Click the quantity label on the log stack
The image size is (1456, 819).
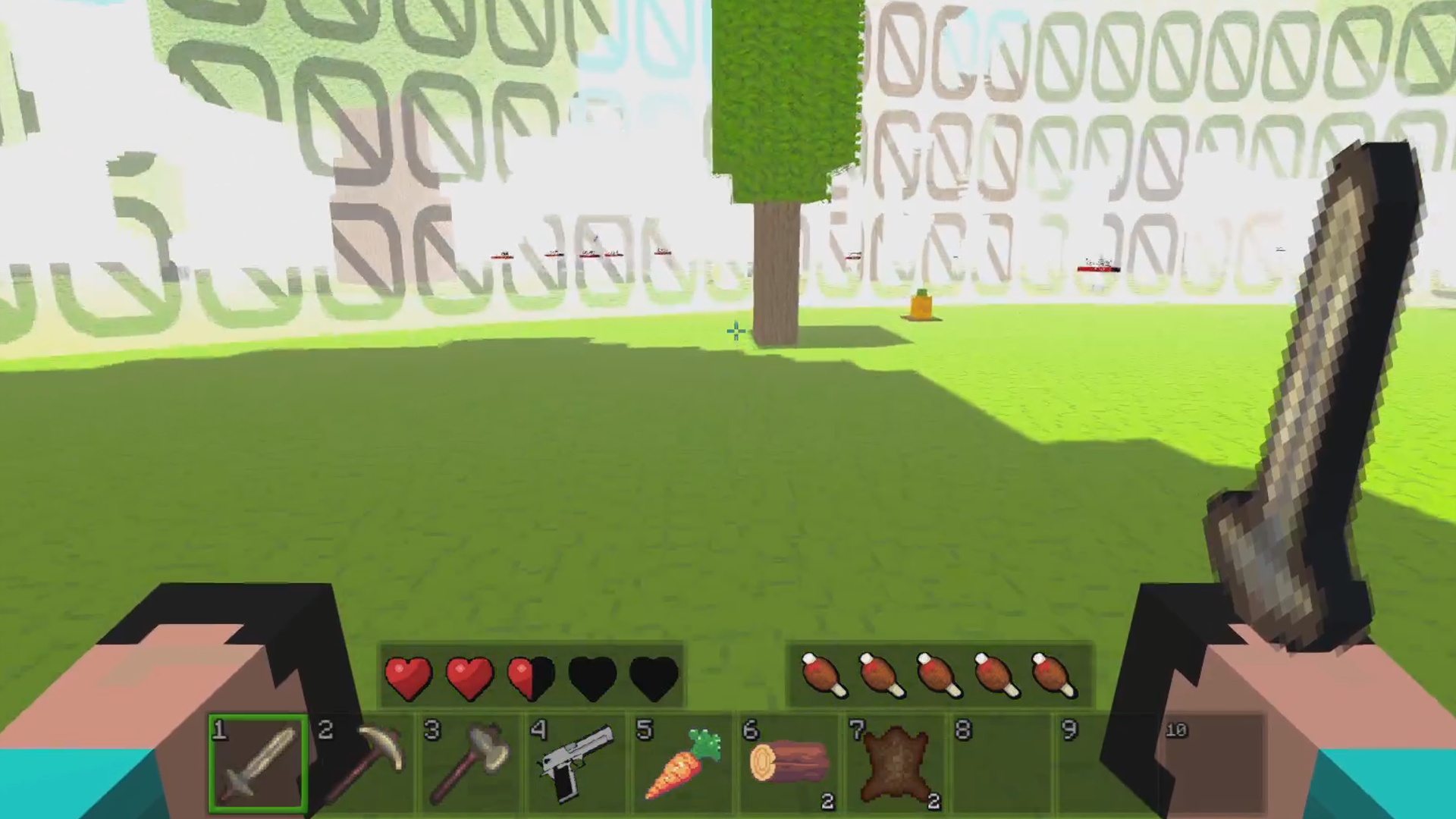pos(826,802)
